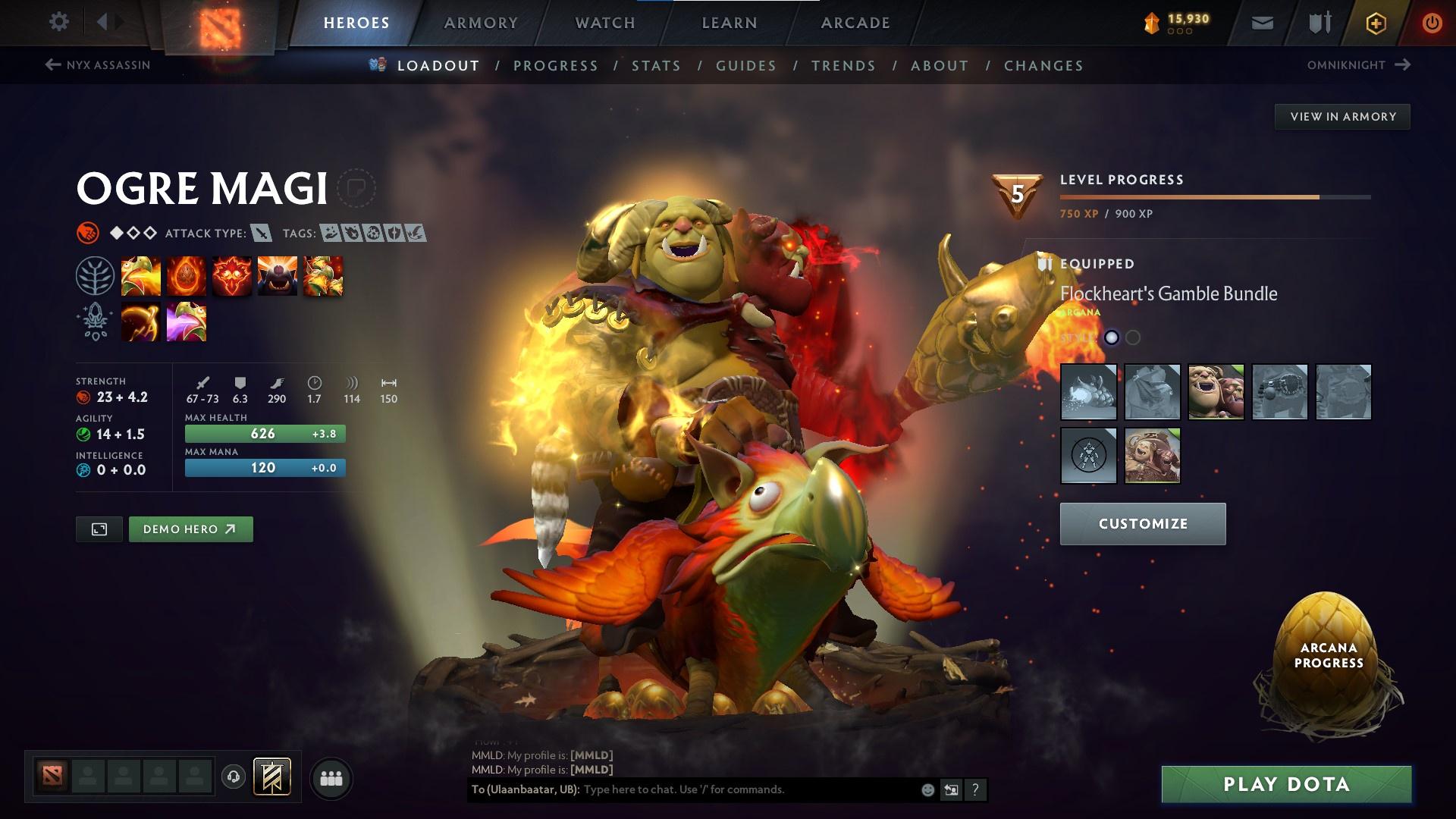
Task: Open the mail notifications icon in top bar
Action: pyautogui.click(x=1260, y=23)
